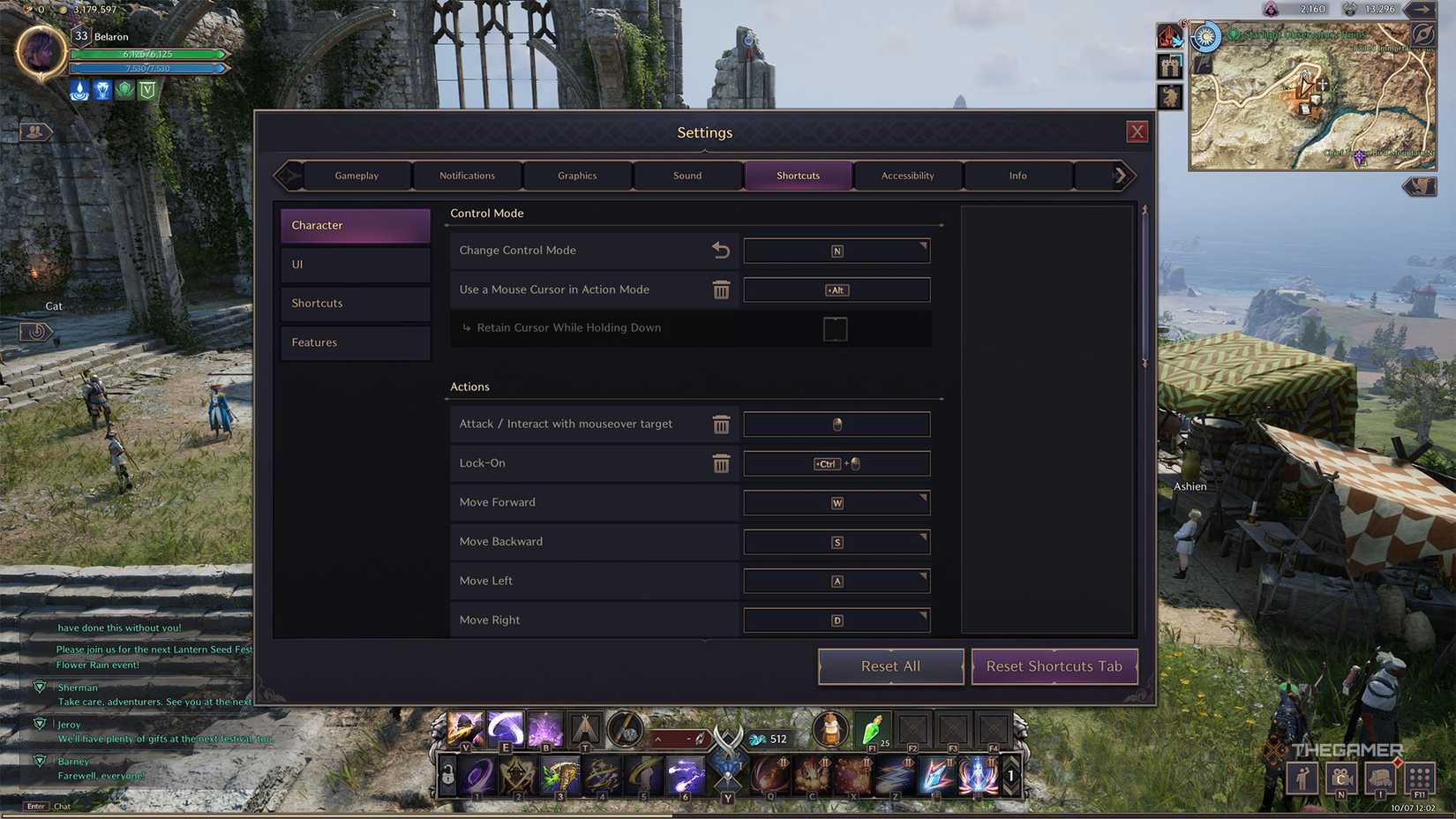Viewport: 1456px width, 819px height.
Task: Use the tent skill on the hotbar (T)
Action: pos(583,730)
